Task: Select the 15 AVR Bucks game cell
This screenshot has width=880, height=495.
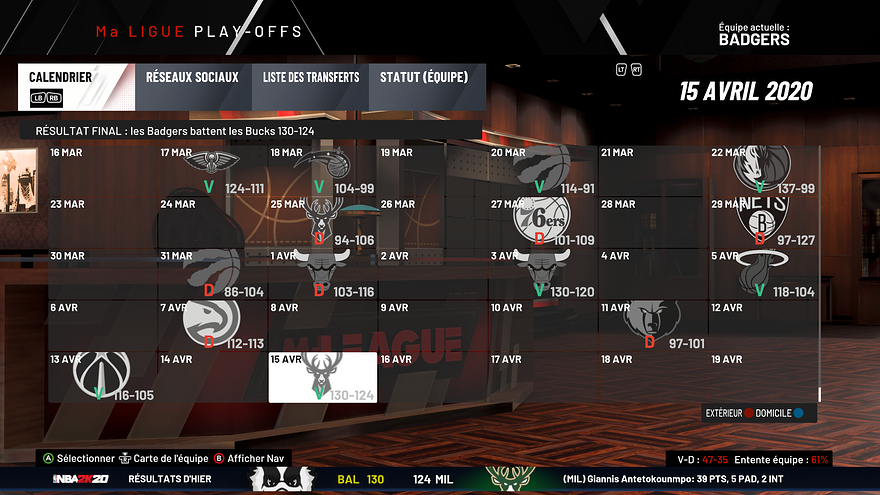Action: click(322, 377)
